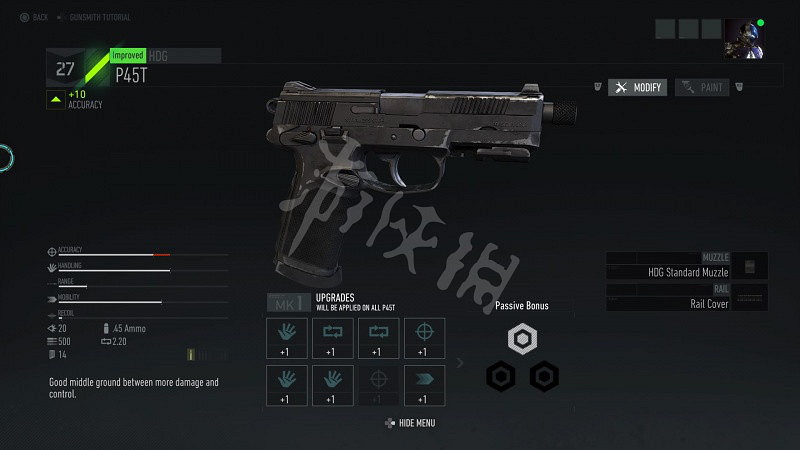Select the white hexagon passive bonus
The image size is (800, 450).
[x=521, y=339]
